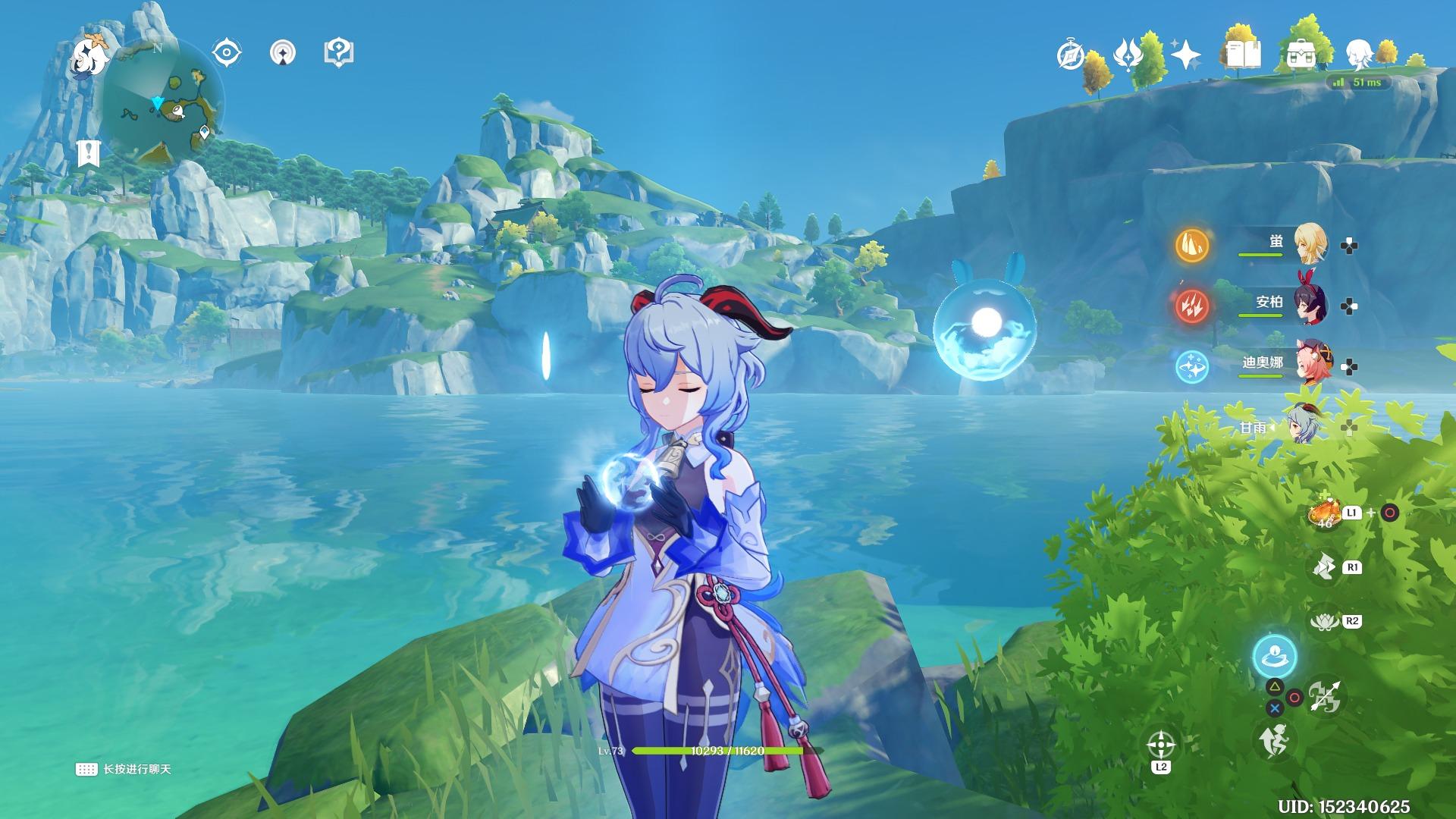Open the question mark tutorial book icon

338,53
